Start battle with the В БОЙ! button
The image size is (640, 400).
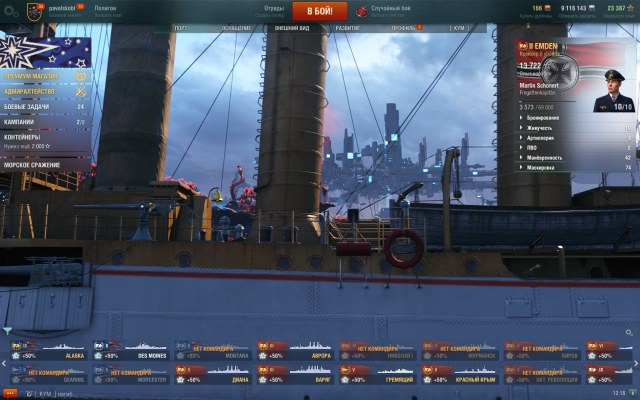[319, 11]
